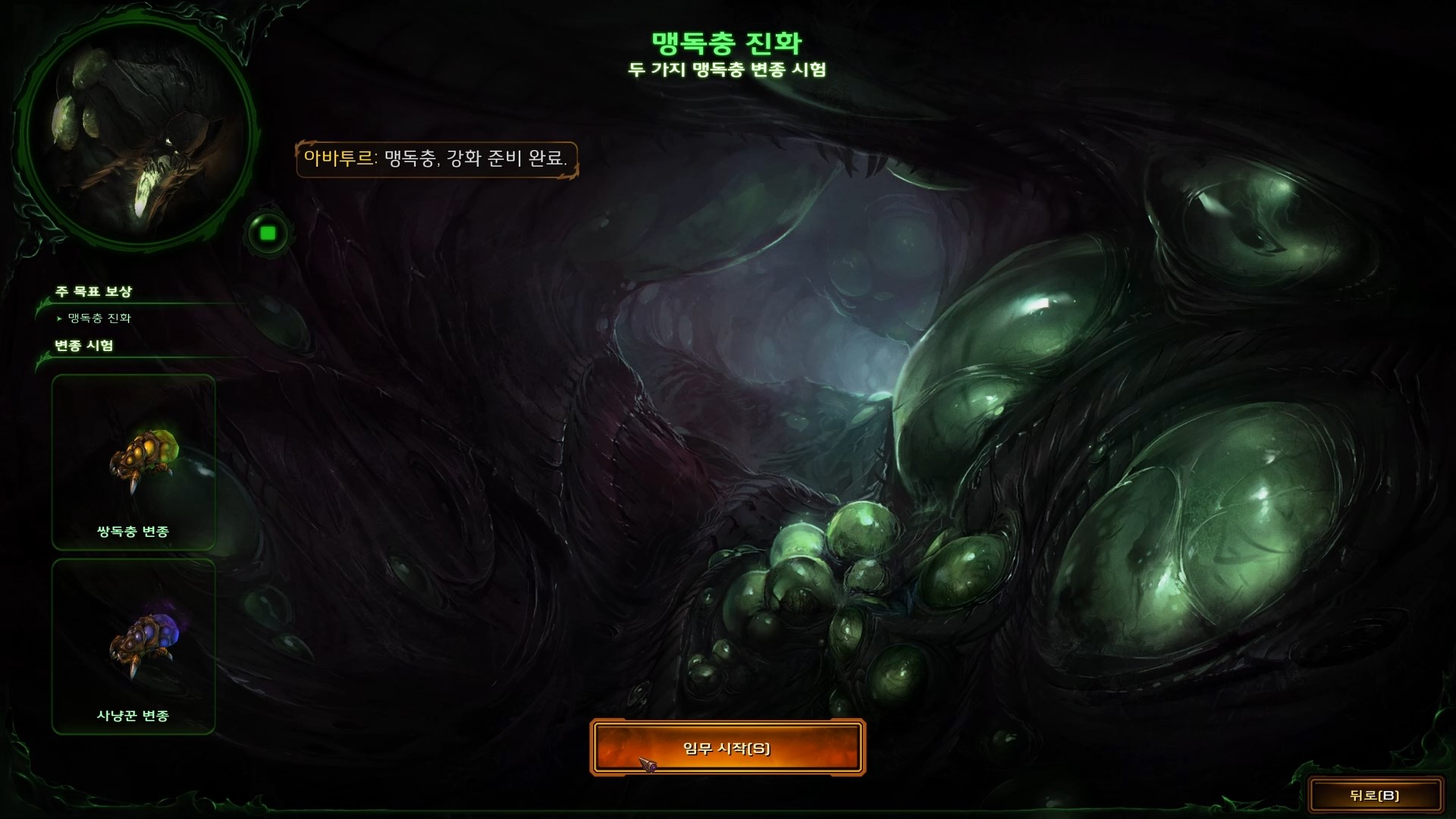Toggle selection of the Hunter Strain panel
1456x819 pixels.
coord(133,645)
